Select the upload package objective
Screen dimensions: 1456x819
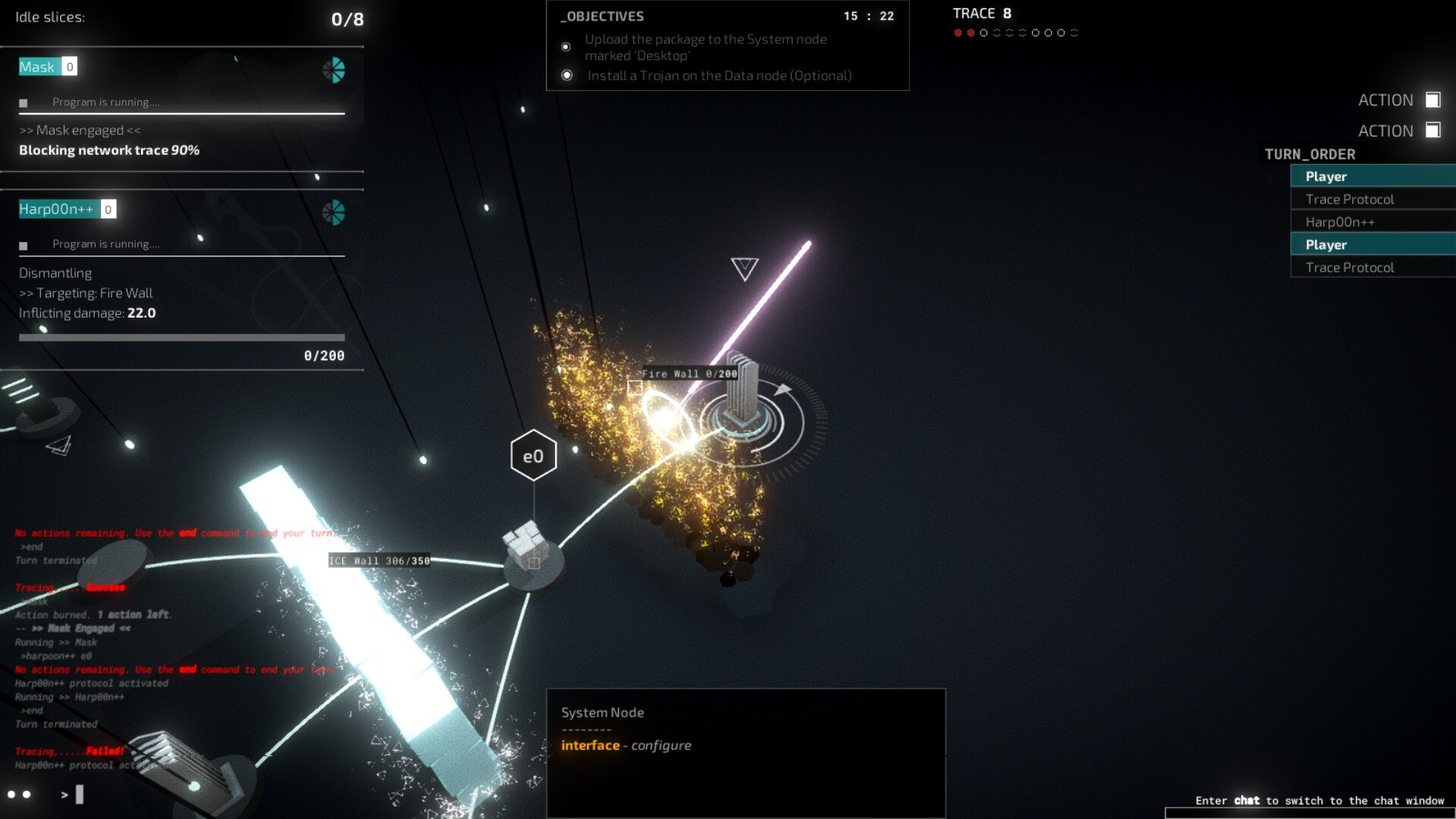click(x=705, y=47)
